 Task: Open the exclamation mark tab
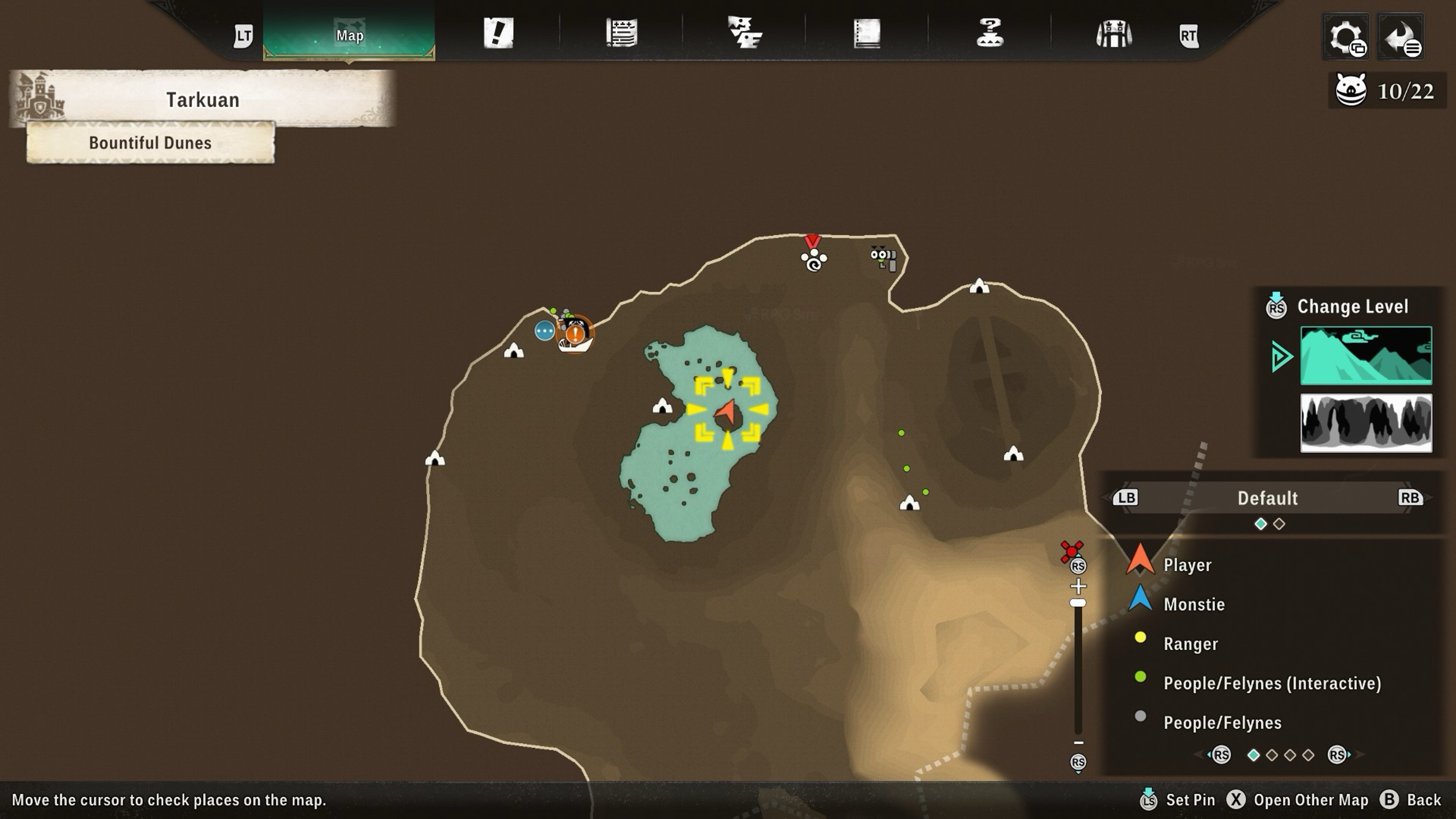click(498, 33)
